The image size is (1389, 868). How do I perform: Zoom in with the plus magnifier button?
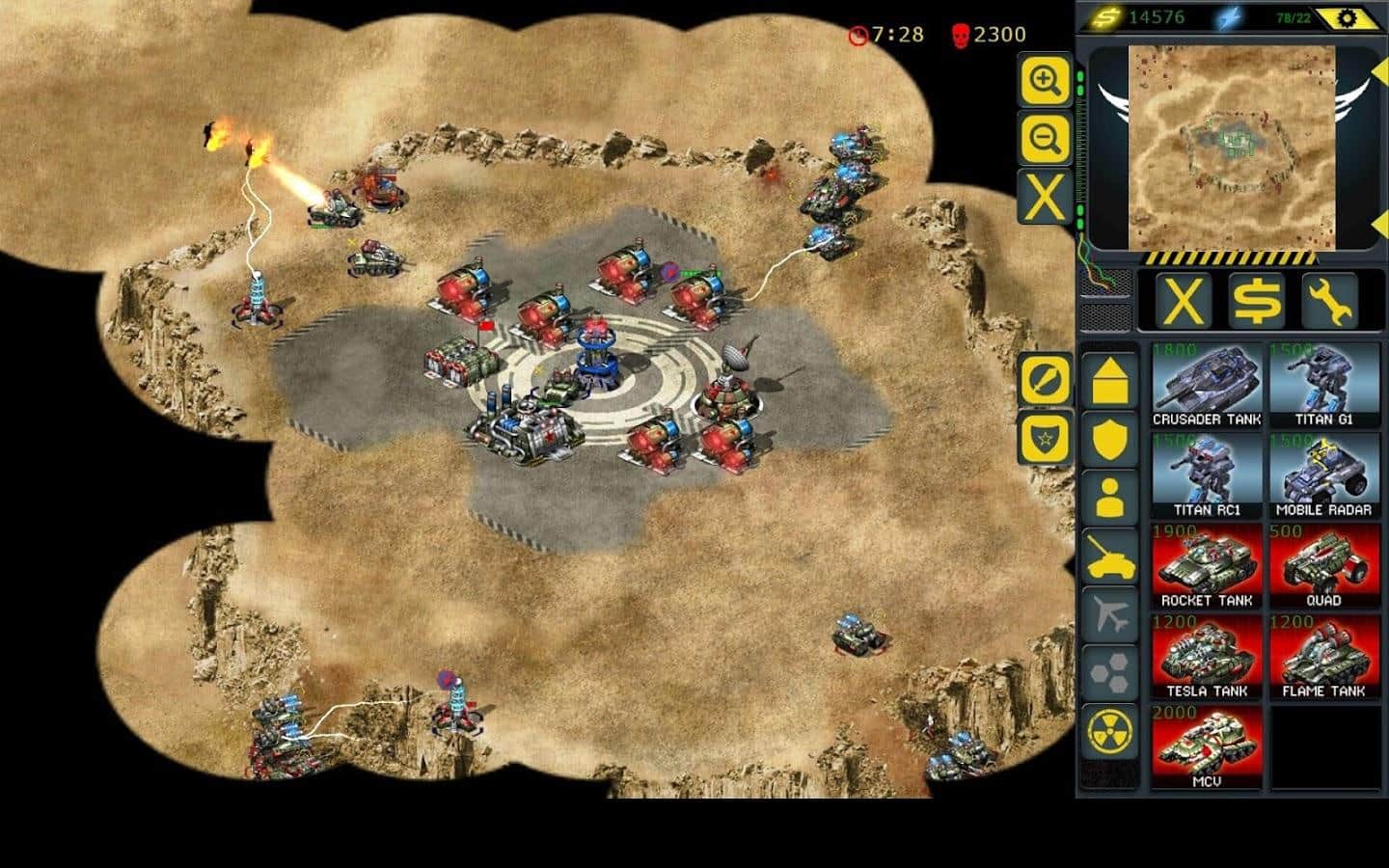pos(1045,80)
